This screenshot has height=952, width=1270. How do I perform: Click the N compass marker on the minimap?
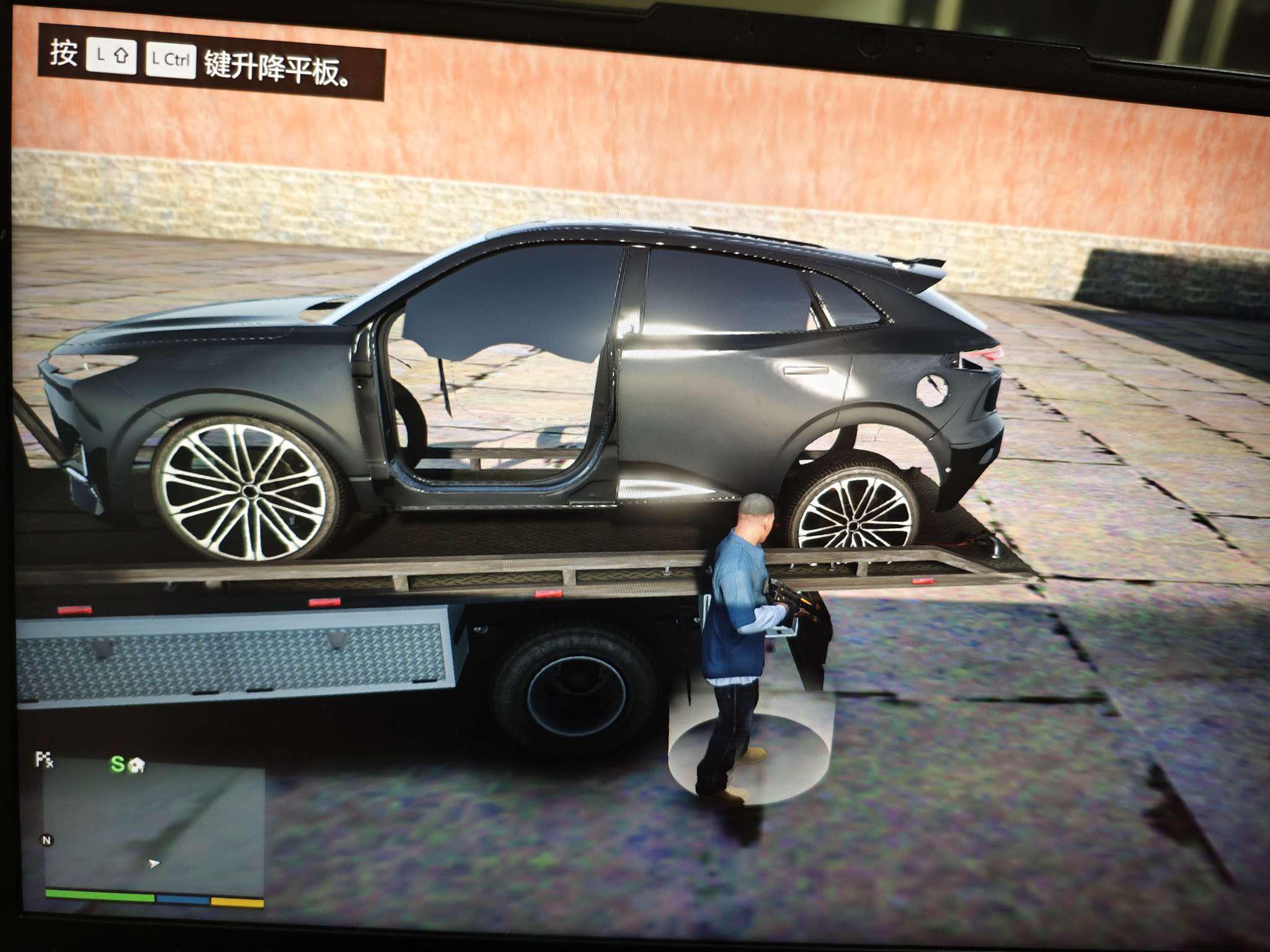tap(47, 840)
